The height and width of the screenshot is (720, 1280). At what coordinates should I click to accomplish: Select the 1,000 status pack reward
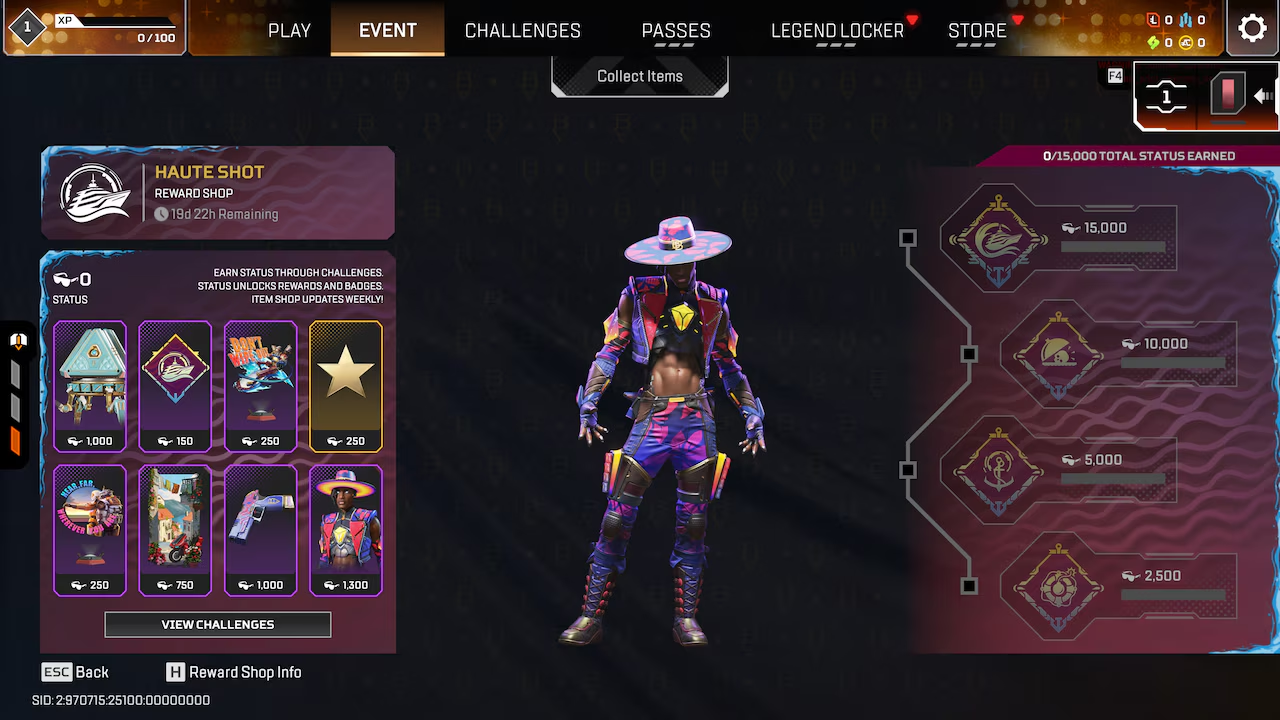point(90,386)
